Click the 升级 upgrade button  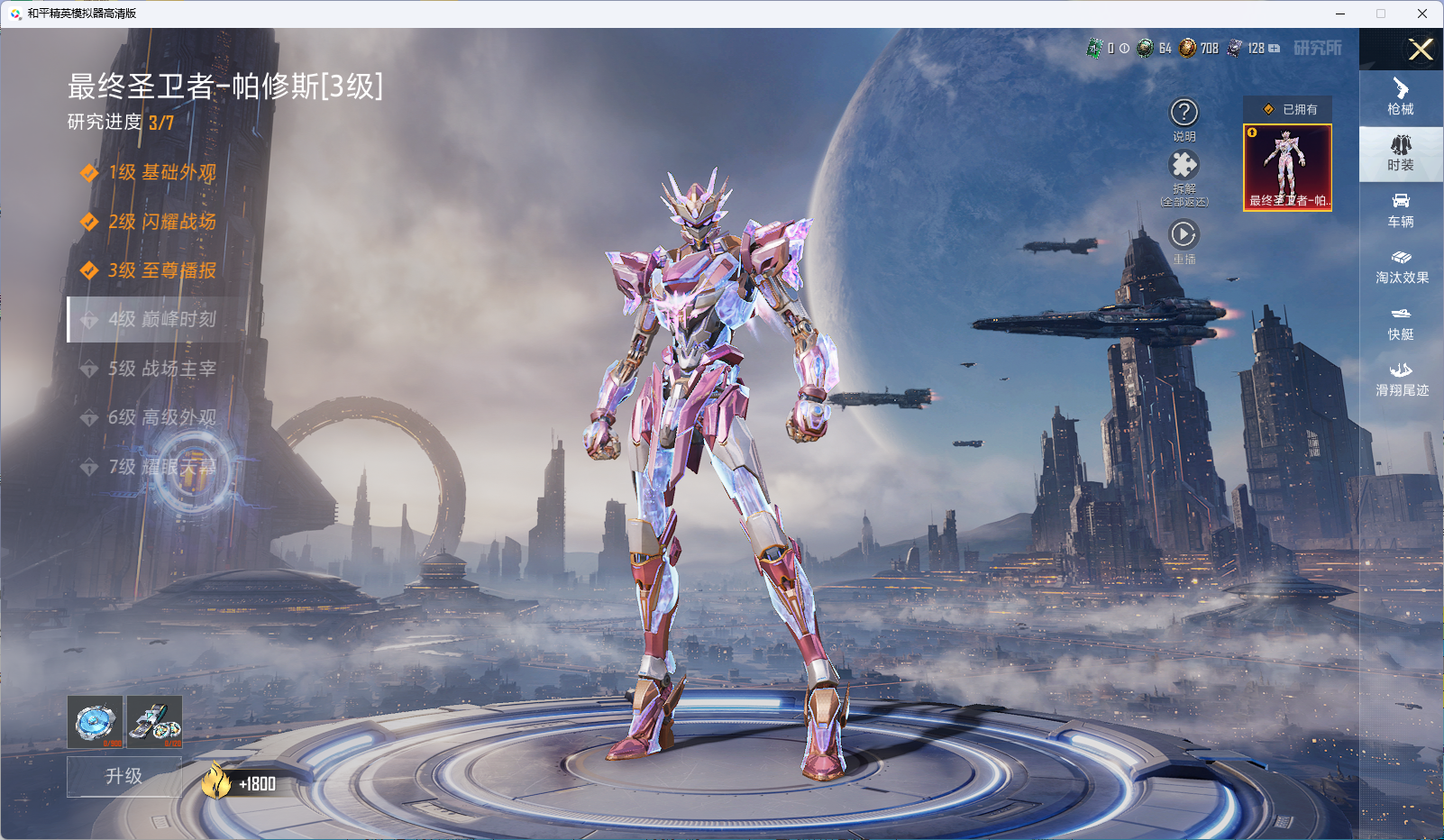point(124,776)
